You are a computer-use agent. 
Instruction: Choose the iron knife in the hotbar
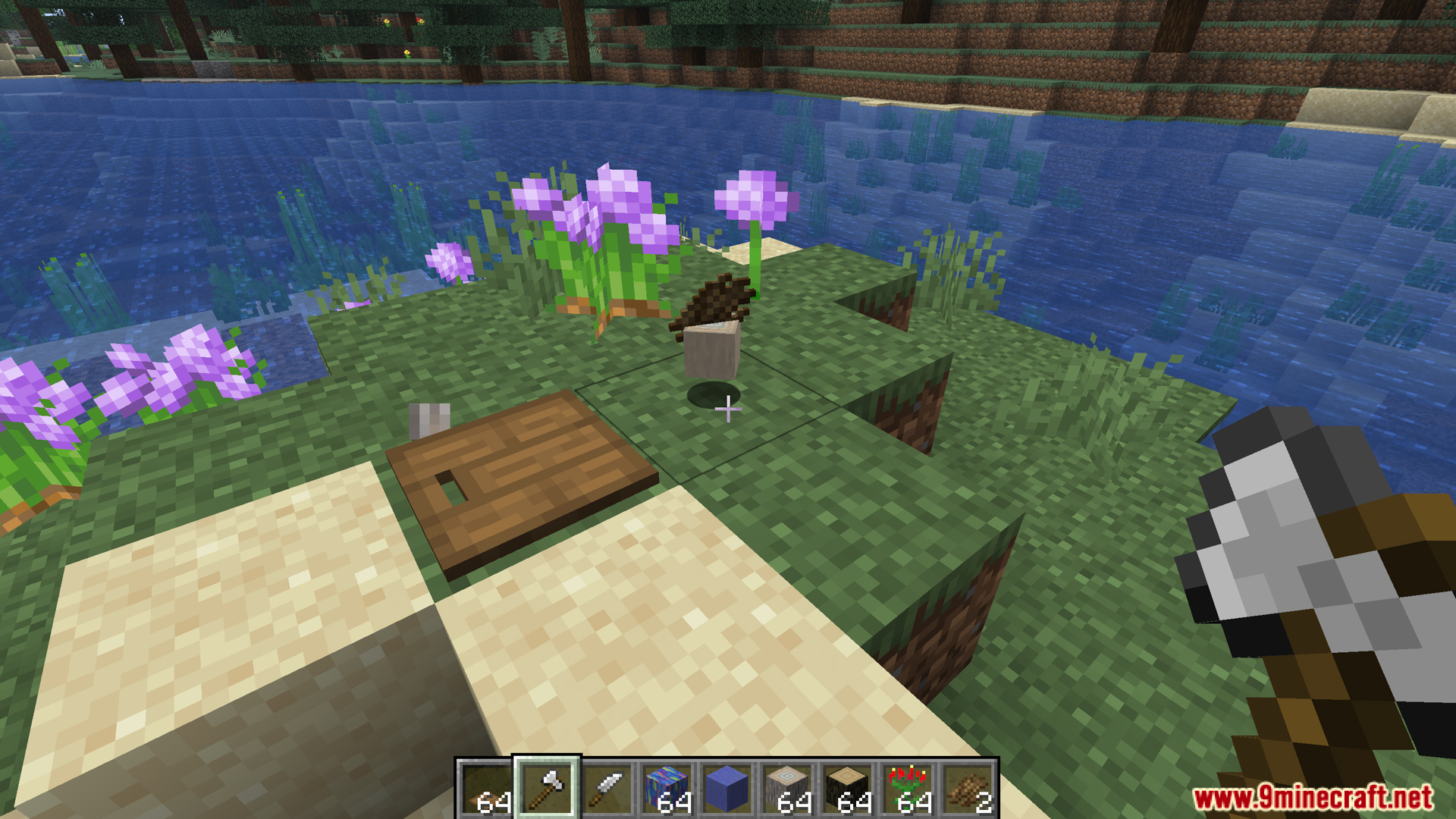click(x=607, y=789)
